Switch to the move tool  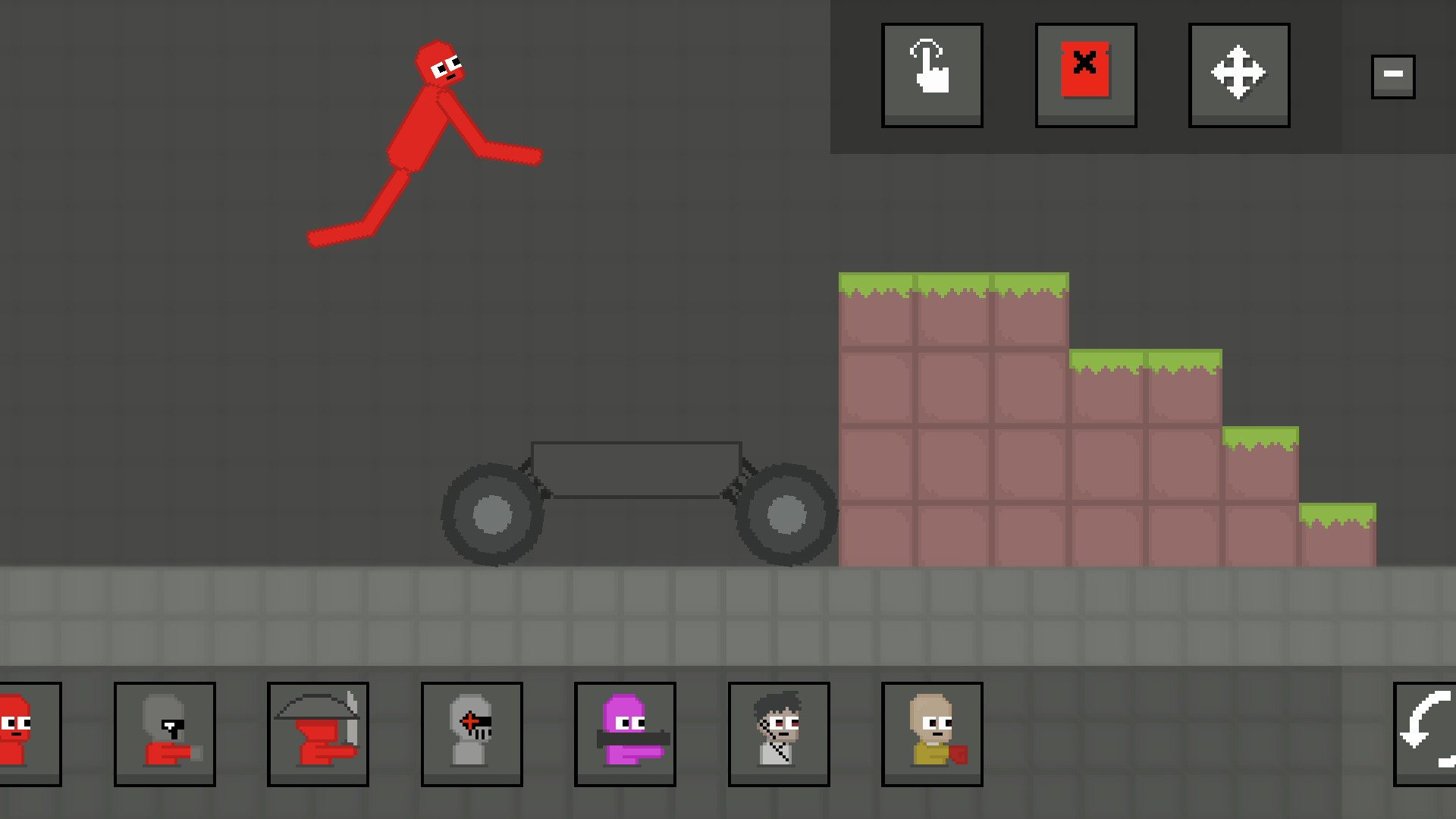coord(1238,74)
